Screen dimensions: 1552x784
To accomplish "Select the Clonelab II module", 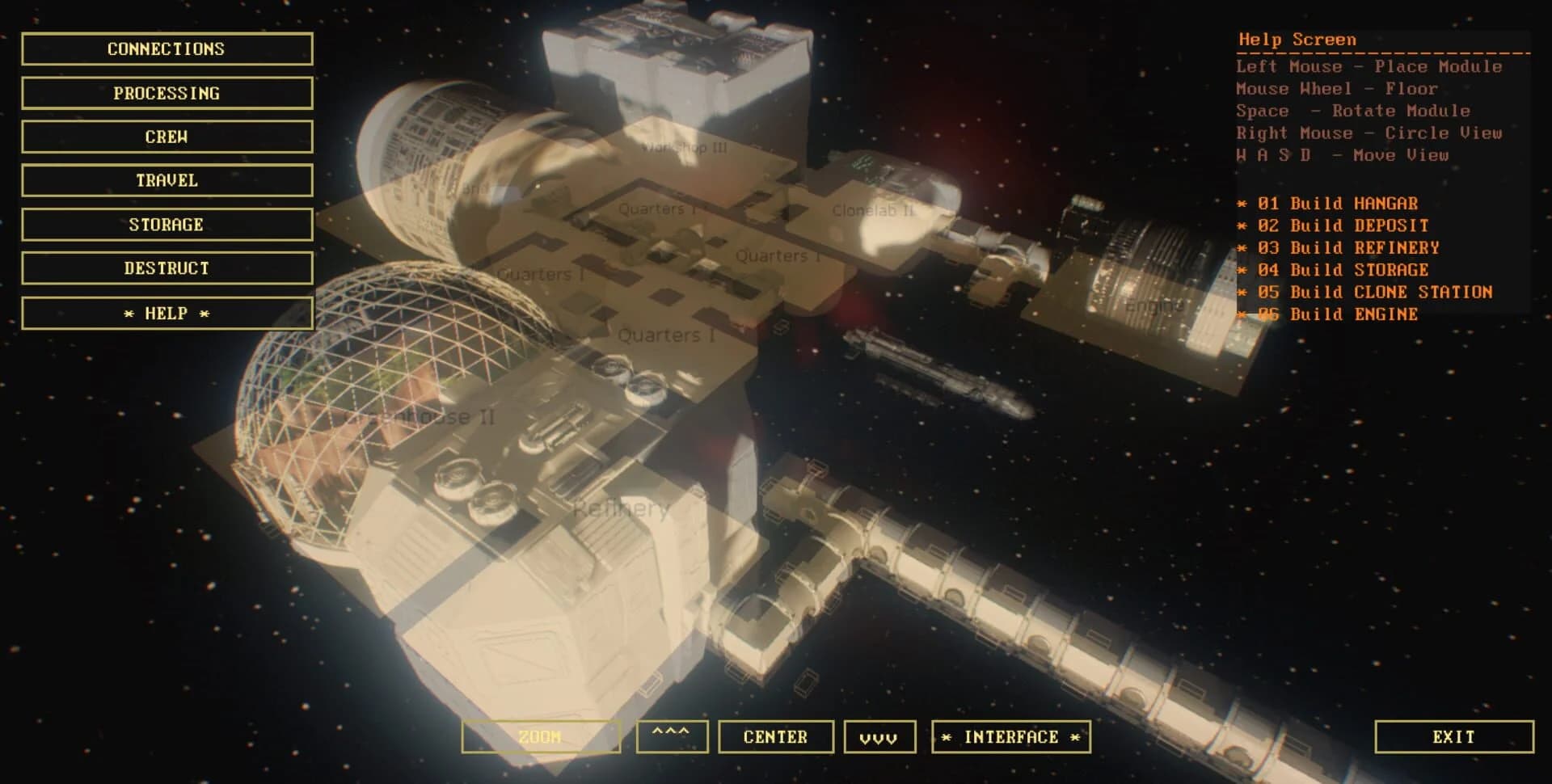I will 871,212.
